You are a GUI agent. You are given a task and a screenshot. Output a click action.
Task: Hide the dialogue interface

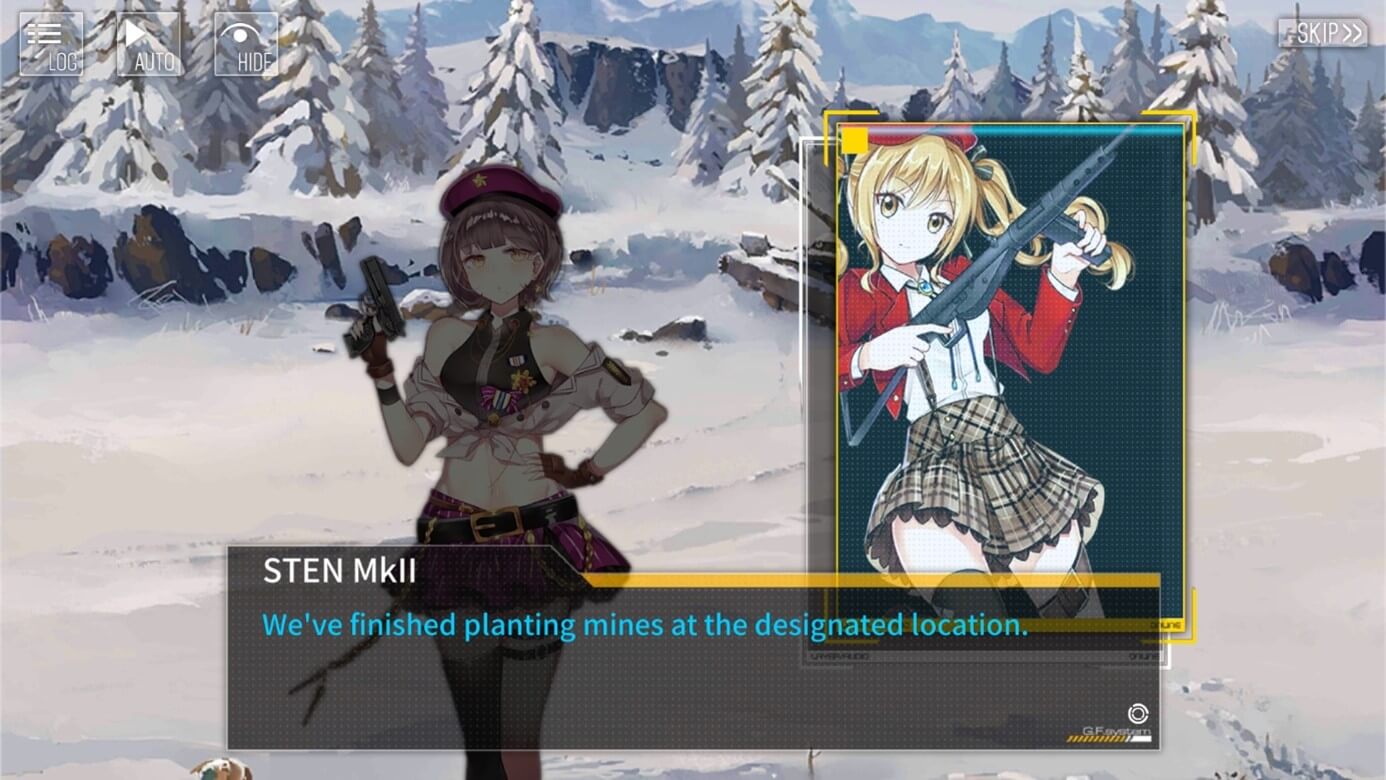point(246,44)
